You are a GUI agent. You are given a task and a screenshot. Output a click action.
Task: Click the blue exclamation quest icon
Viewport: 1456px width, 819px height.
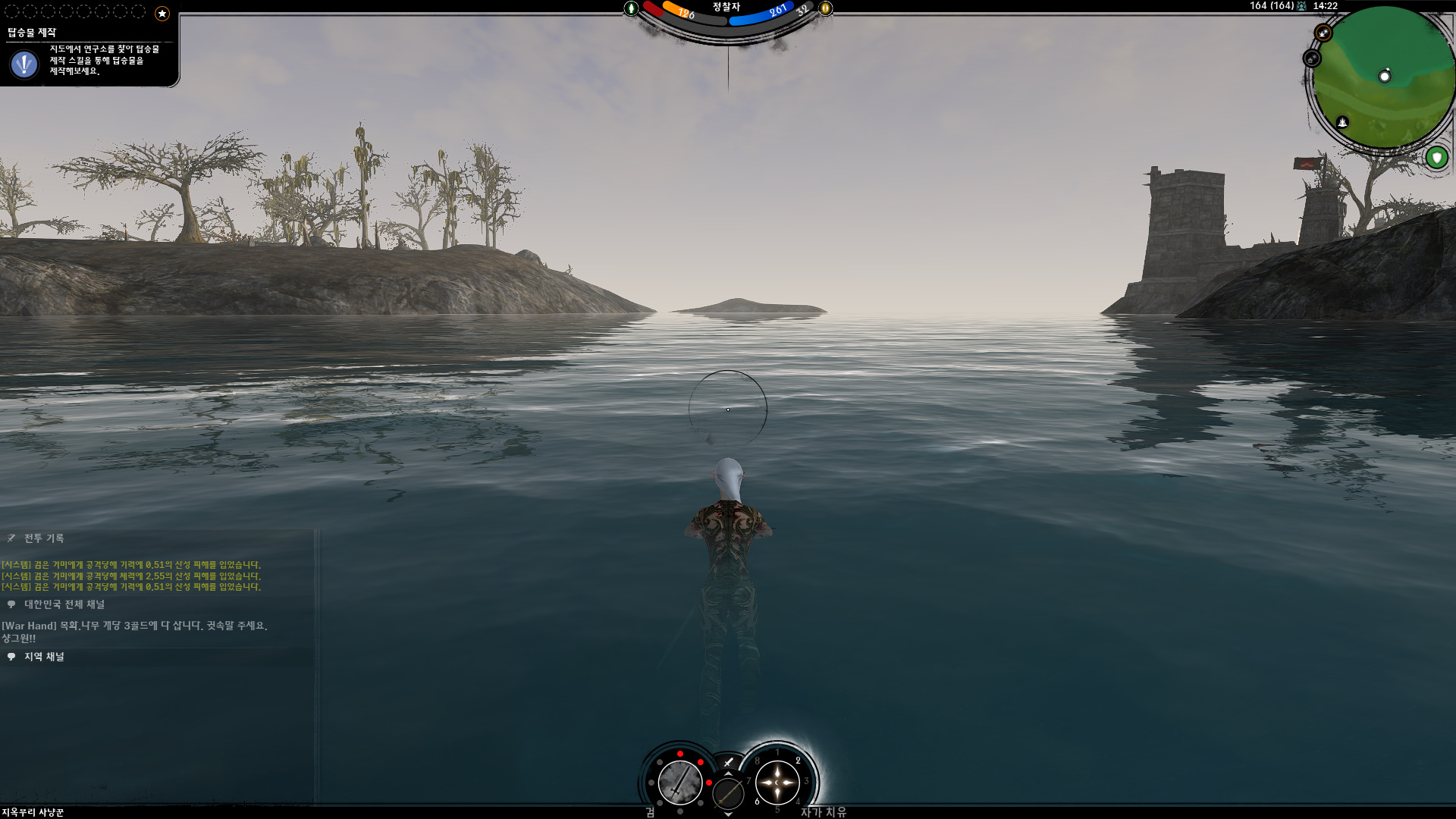24,64
